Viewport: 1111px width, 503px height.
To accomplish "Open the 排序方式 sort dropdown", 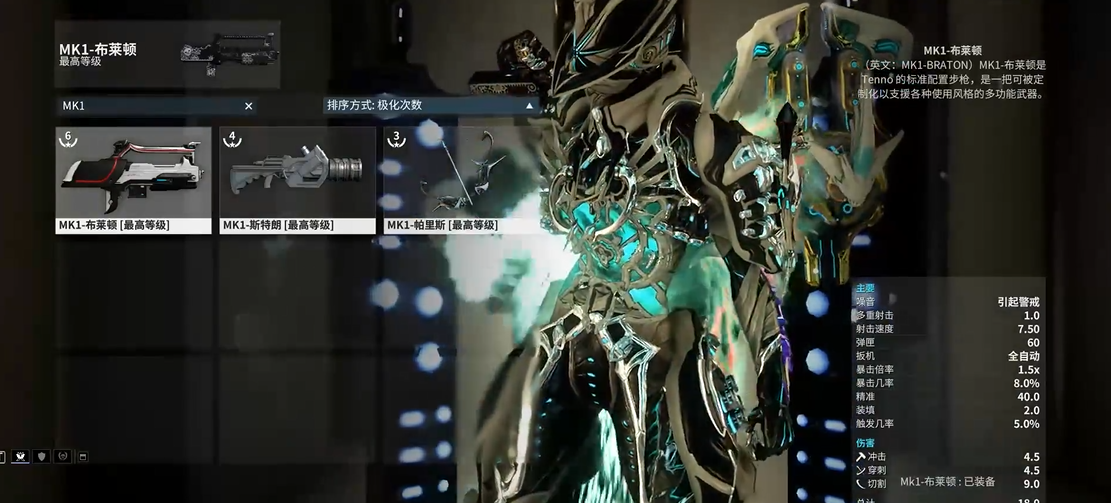I will click(x=431, y=105).
